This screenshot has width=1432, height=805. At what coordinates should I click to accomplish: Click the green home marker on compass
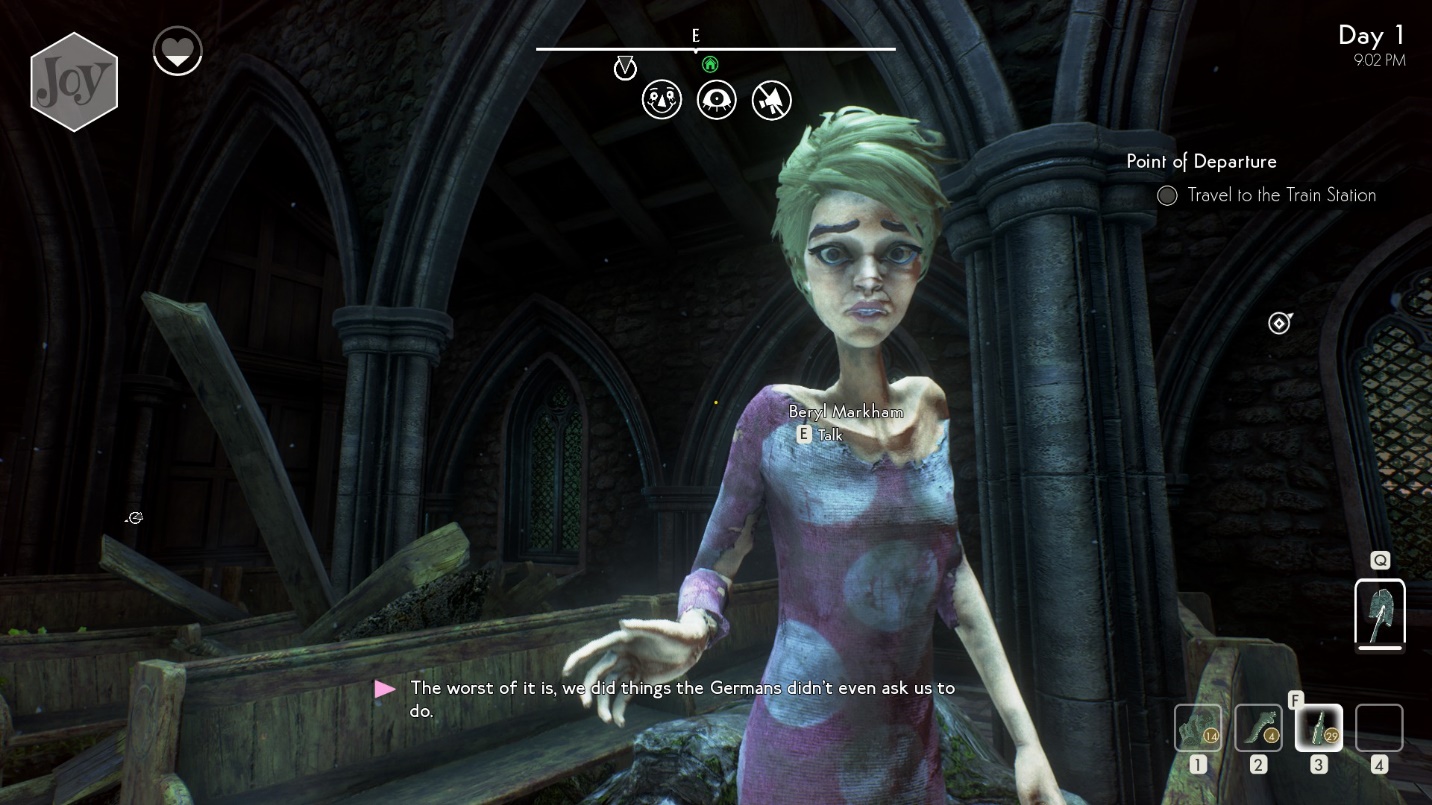click(710, 65)
